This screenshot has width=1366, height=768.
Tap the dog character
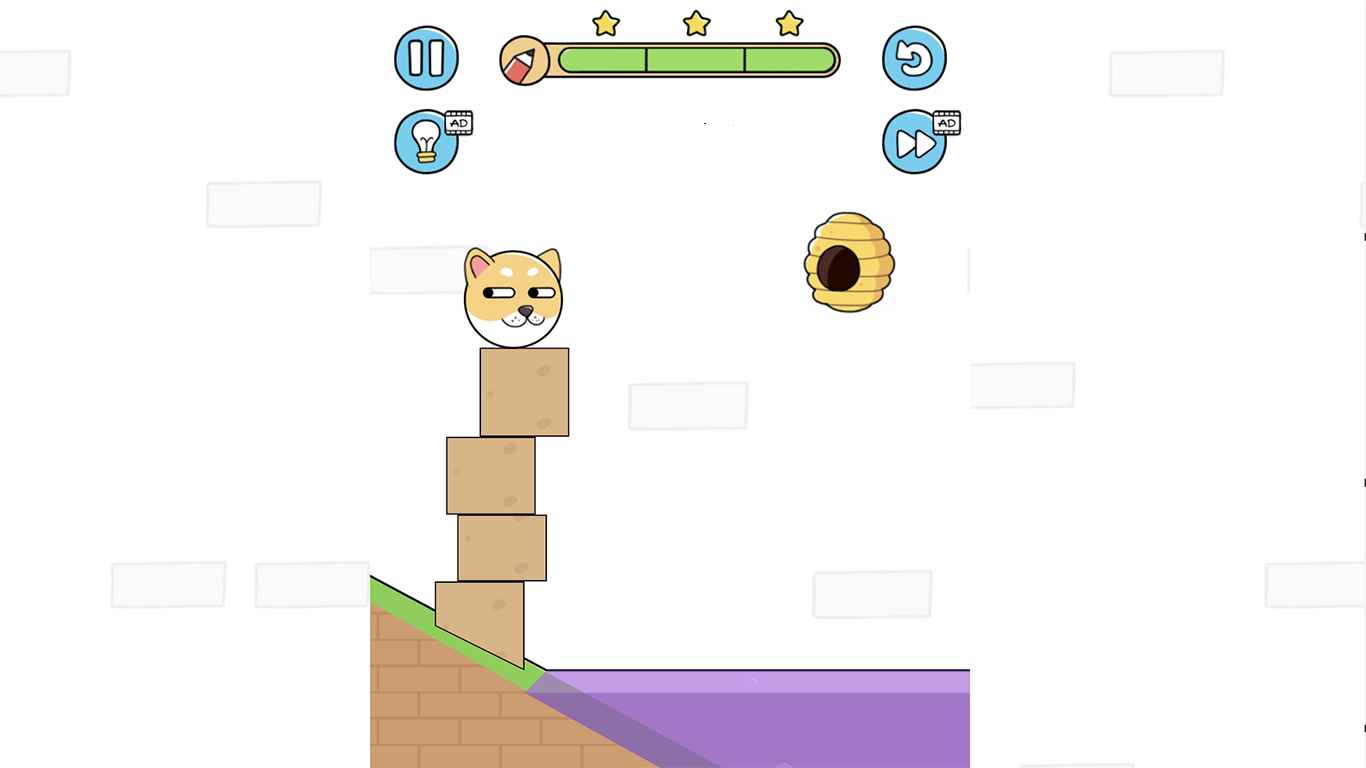[x=513, y=297]
